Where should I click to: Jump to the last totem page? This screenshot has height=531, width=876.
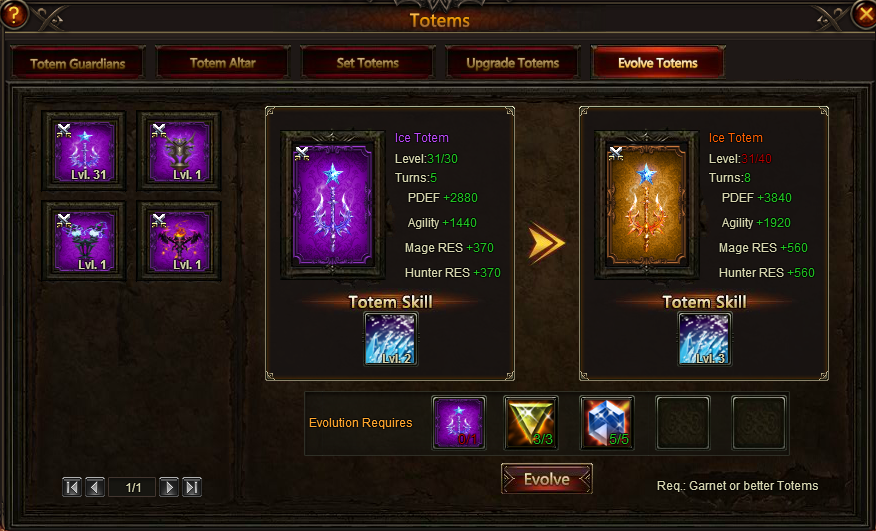coord(192,487)
